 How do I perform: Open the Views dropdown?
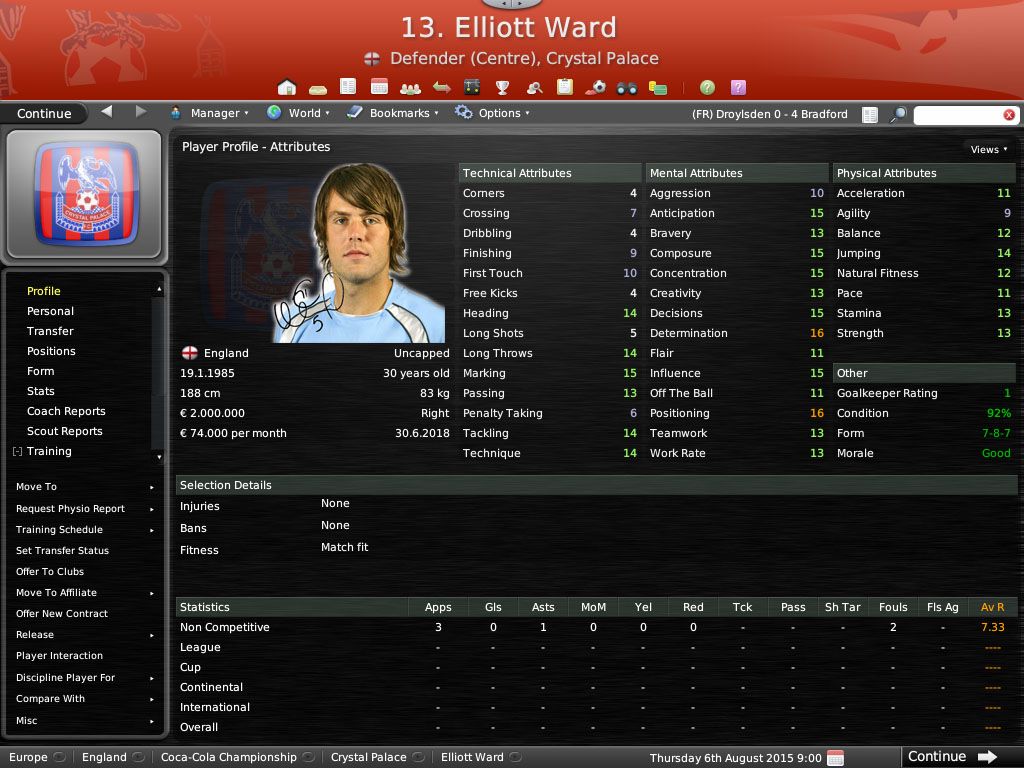pyautogui.click(x=988, y=149)
